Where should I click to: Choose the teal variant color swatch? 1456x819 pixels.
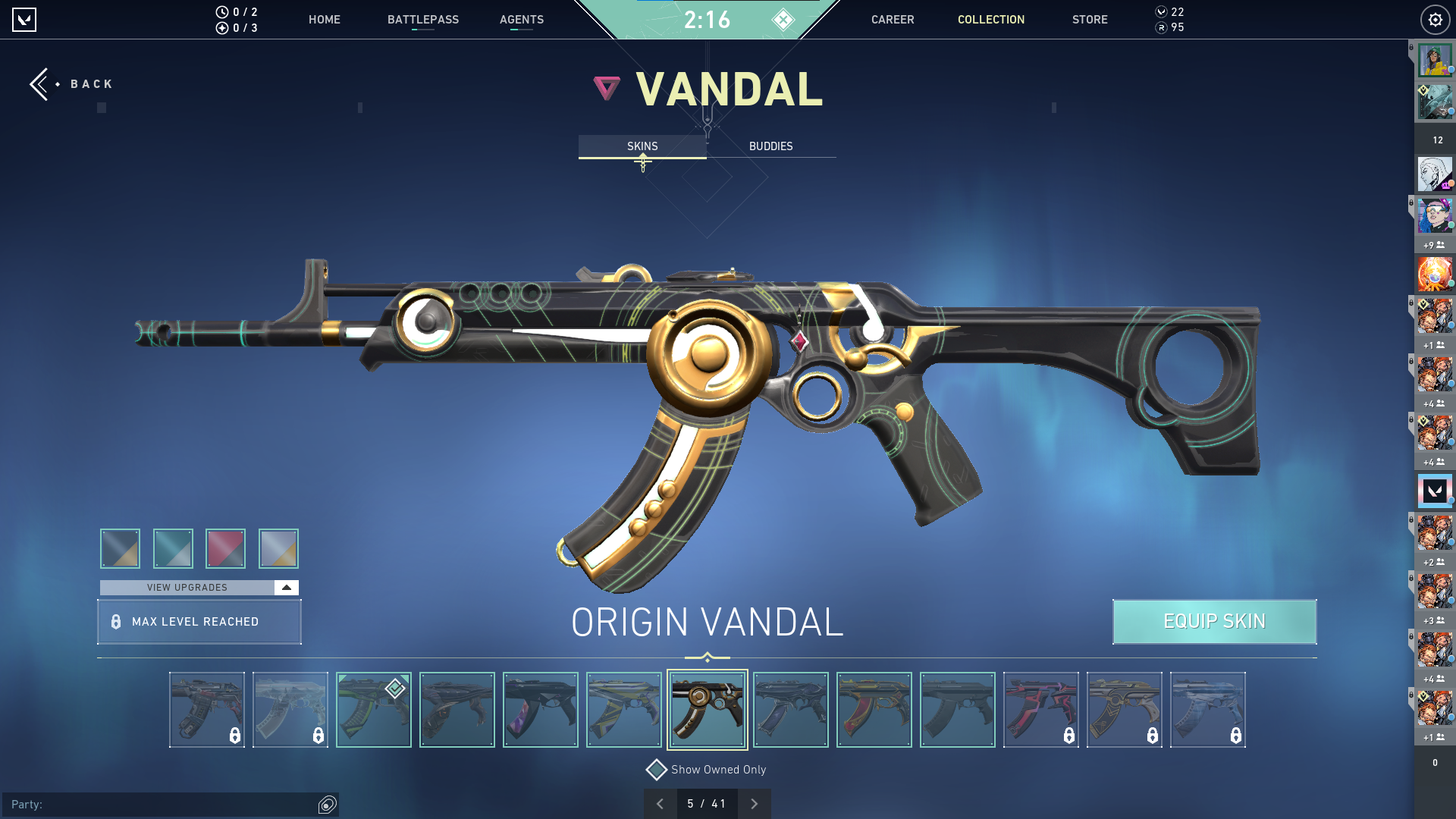tap(173, 548)
